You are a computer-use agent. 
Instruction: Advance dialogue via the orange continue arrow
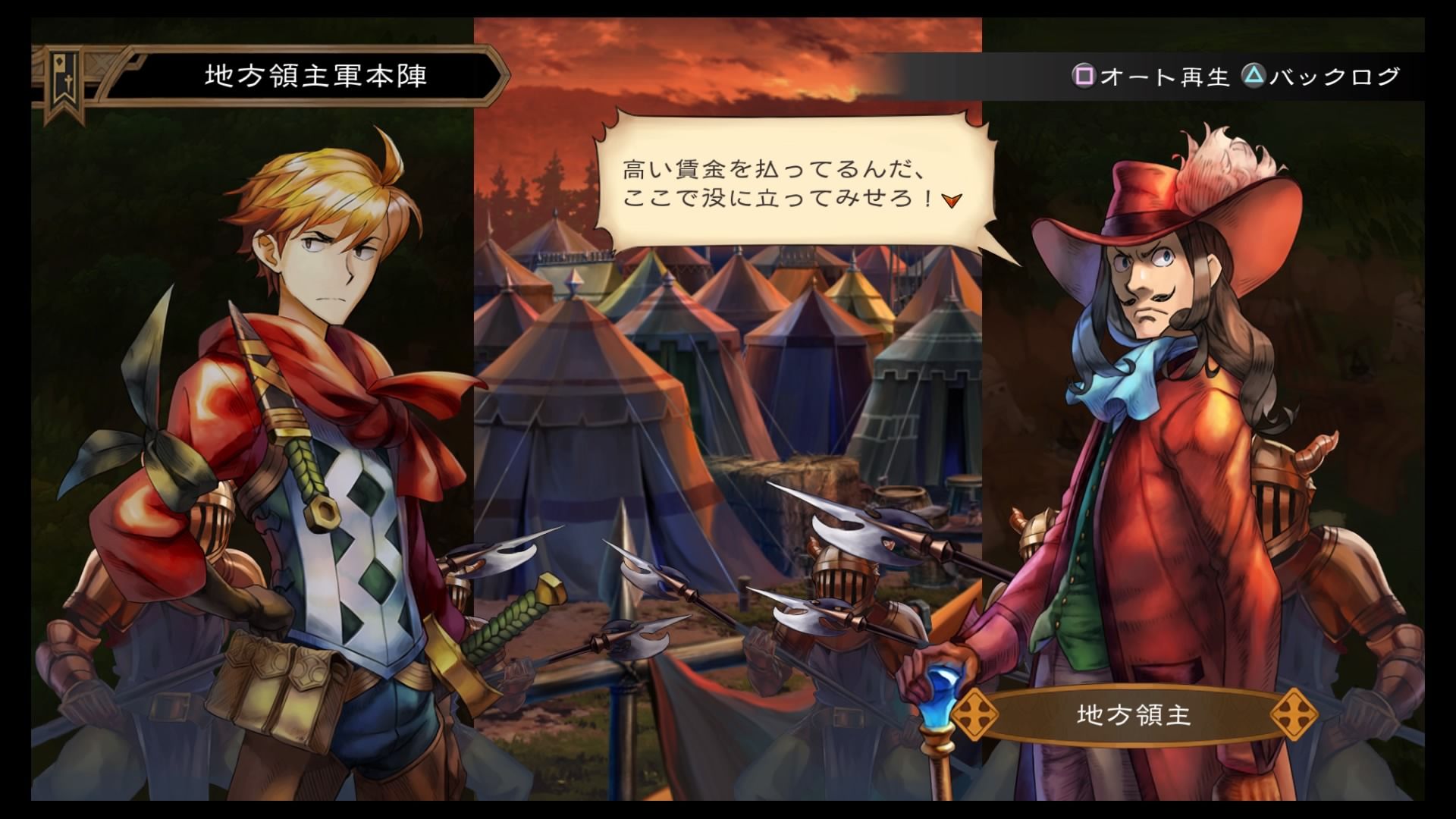(x=952, y=199)
